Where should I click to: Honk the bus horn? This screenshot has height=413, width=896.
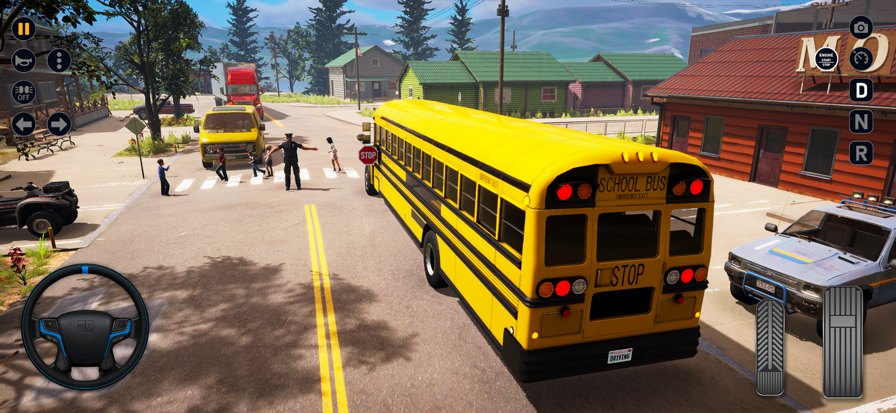pyautogui.click(x=23, y=60)
